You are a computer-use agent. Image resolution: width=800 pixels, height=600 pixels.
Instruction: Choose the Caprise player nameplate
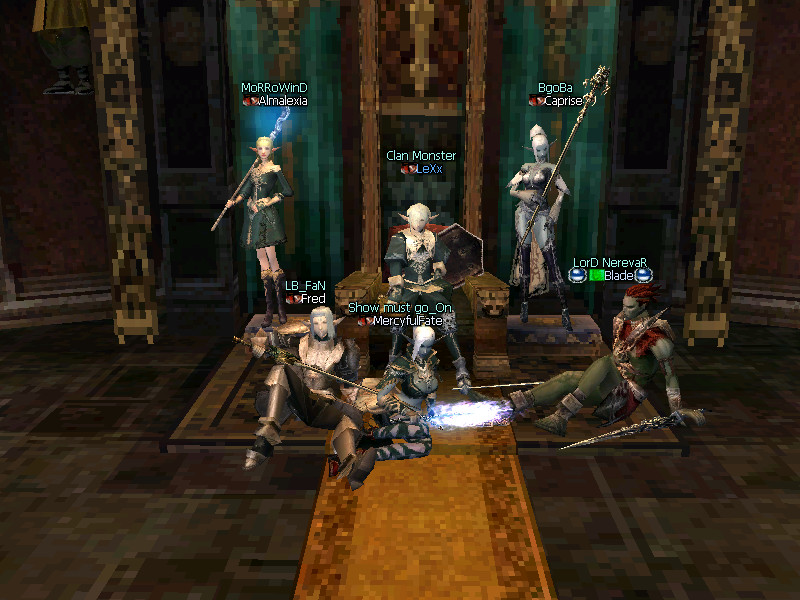[x=563, y=101]
